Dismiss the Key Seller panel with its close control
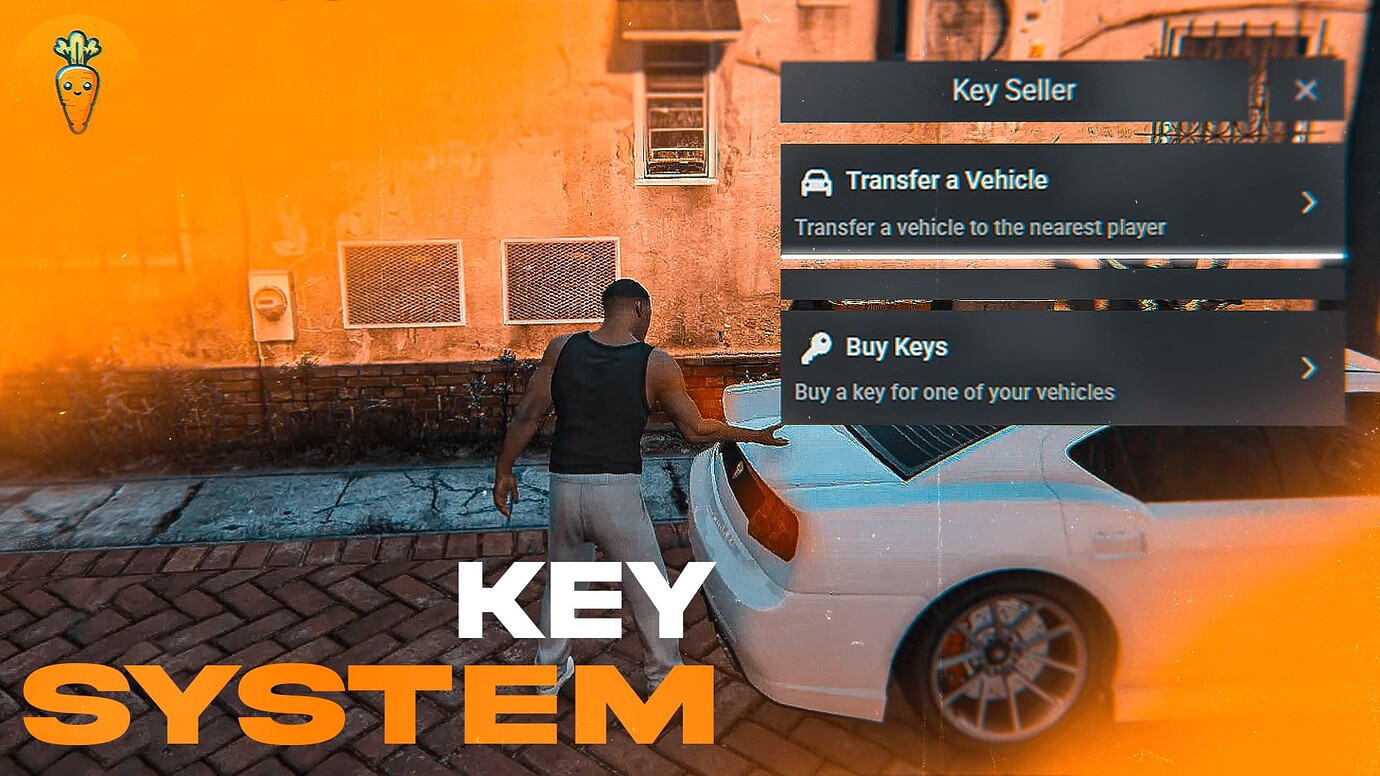The image size is (1380, 776). coord(1307,90)
